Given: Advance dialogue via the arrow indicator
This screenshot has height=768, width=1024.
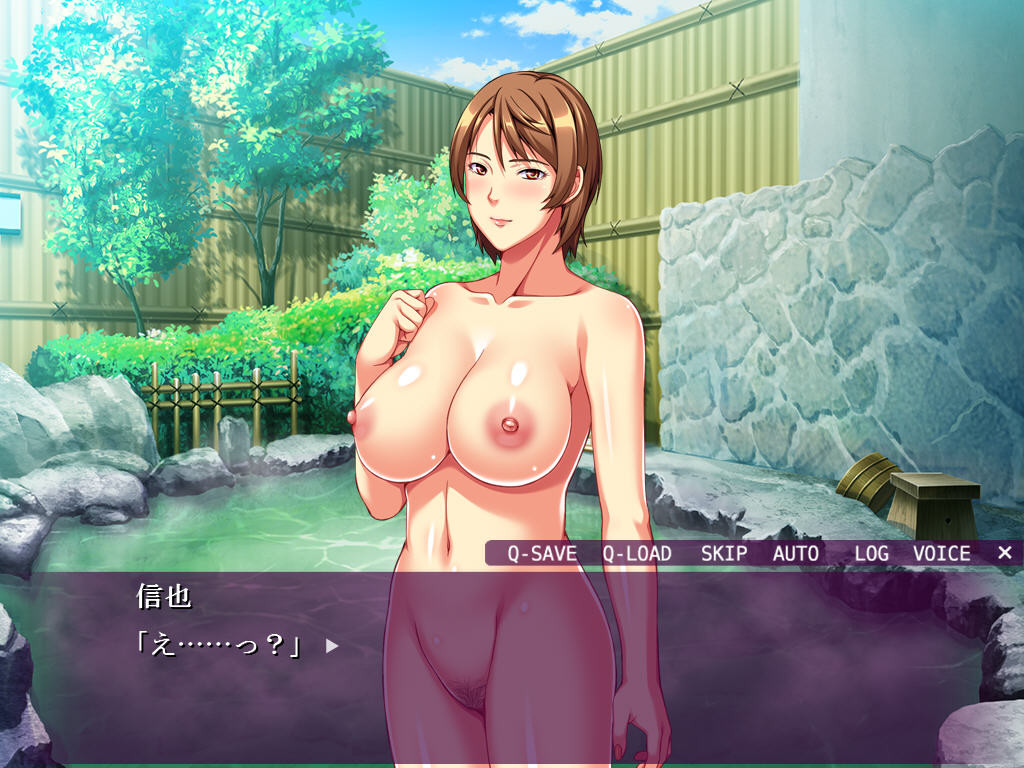Looking at the screenshot, I should (x=332, y=646).
